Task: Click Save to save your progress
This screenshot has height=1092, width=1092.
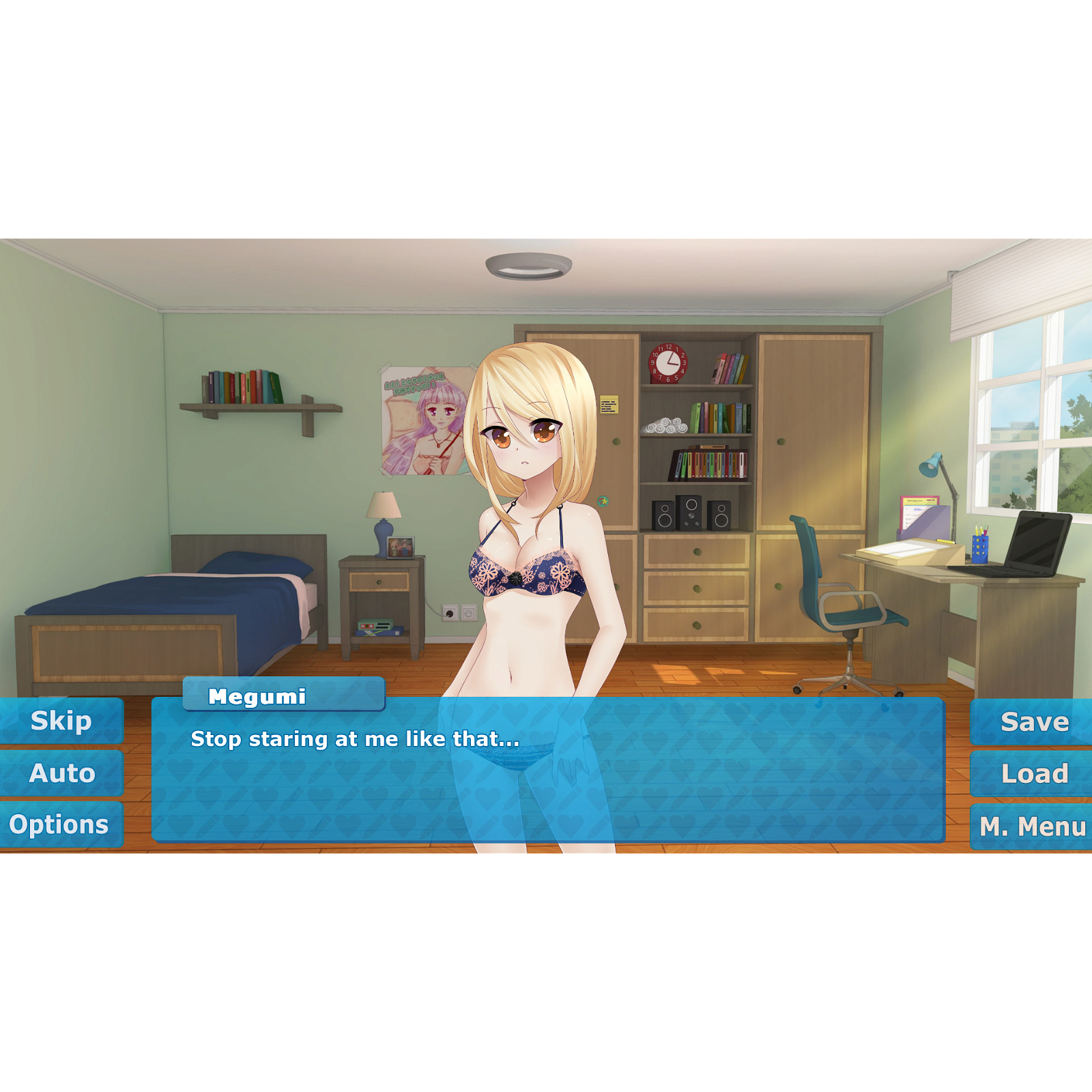Action: click(1033, 721)
